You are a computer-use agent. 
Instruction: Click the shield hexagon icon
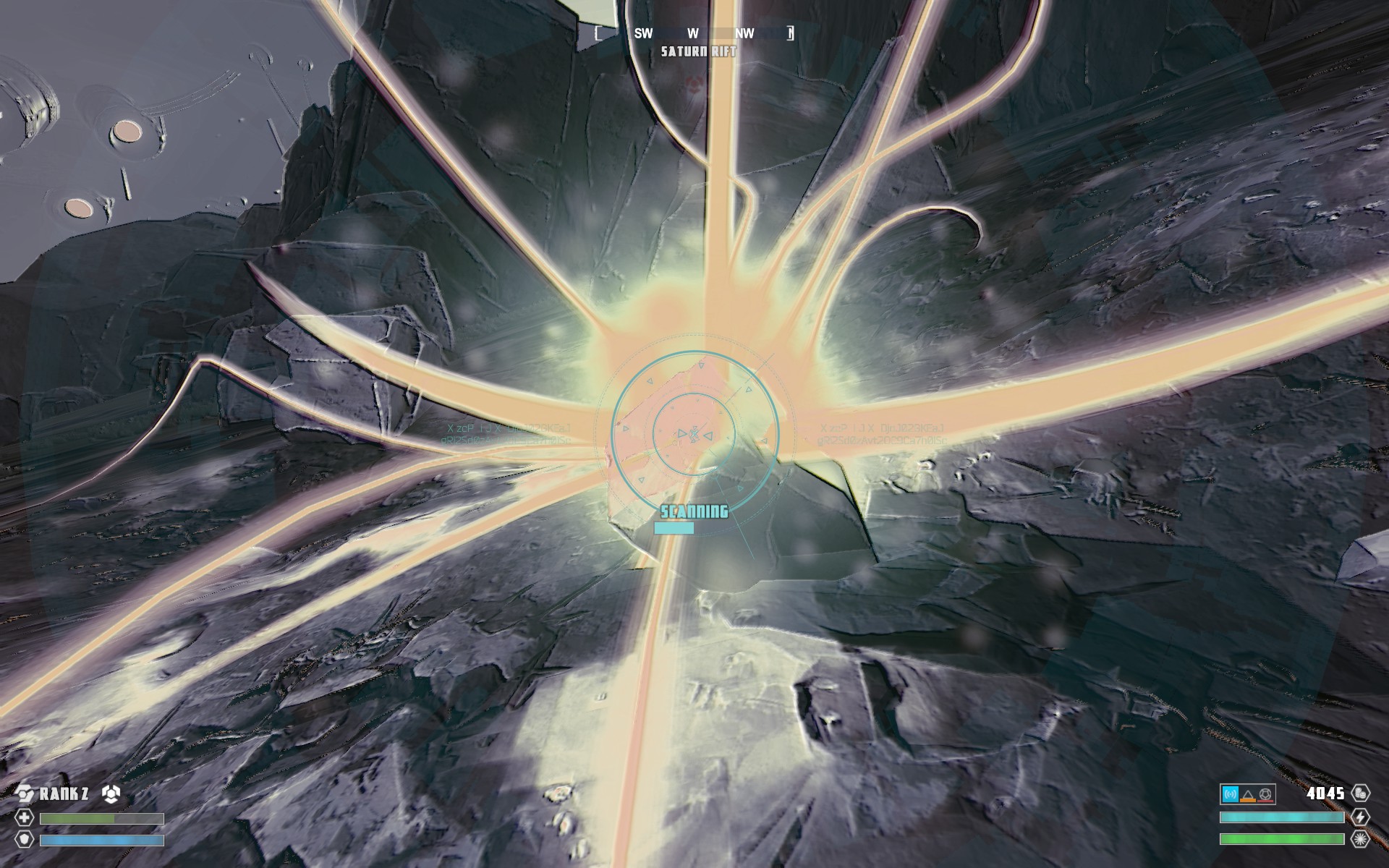pos(25,840)
